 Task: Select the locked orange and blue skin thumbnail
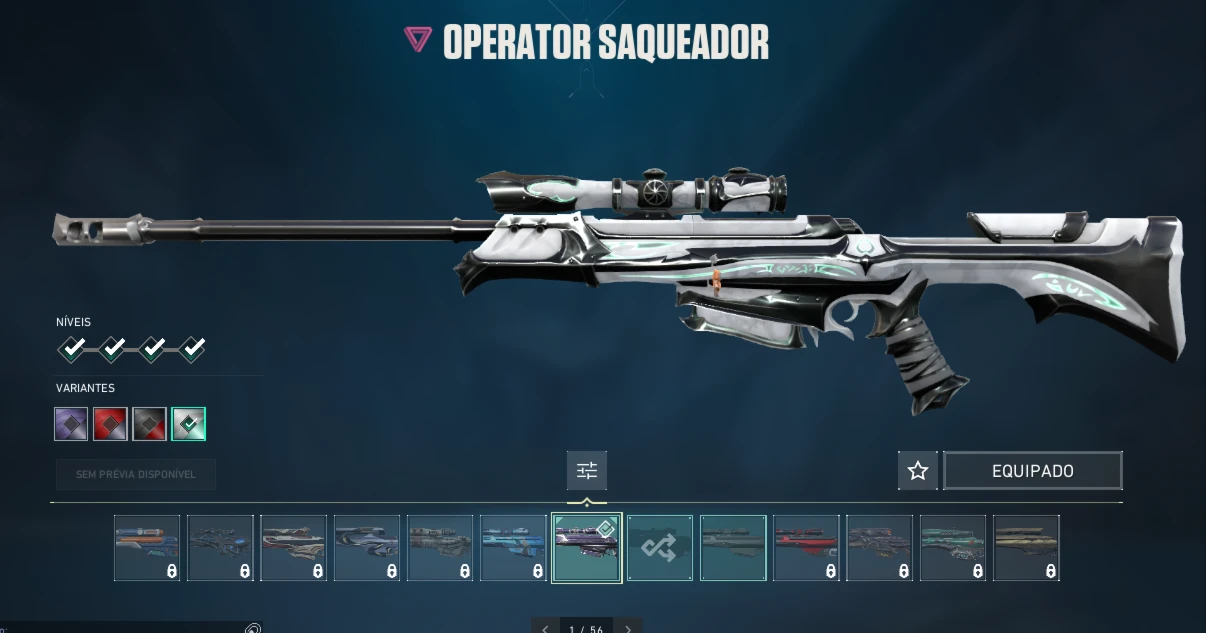click(x=147, y=547)
